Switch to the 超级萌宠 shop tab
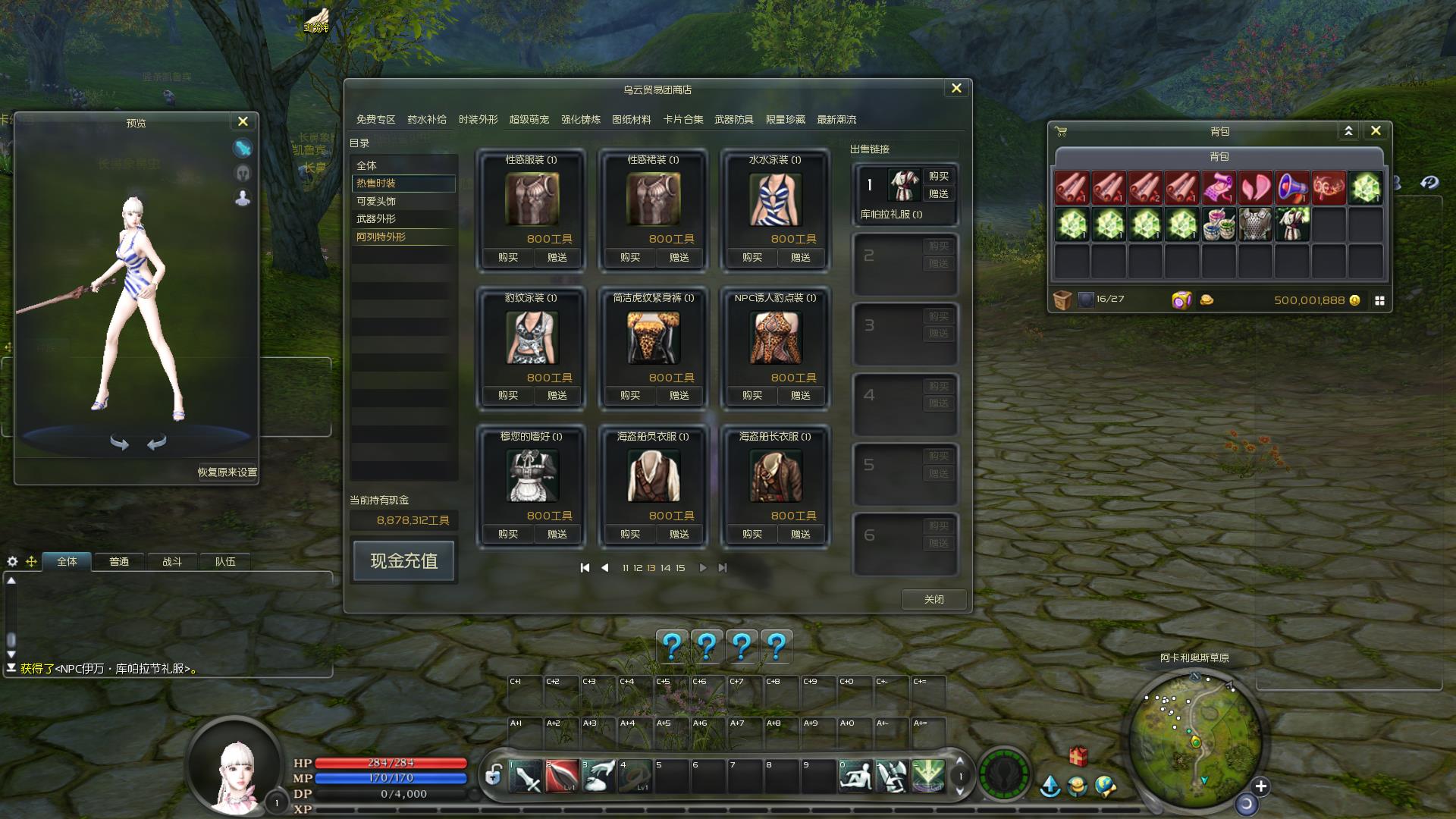 (529, 120)
